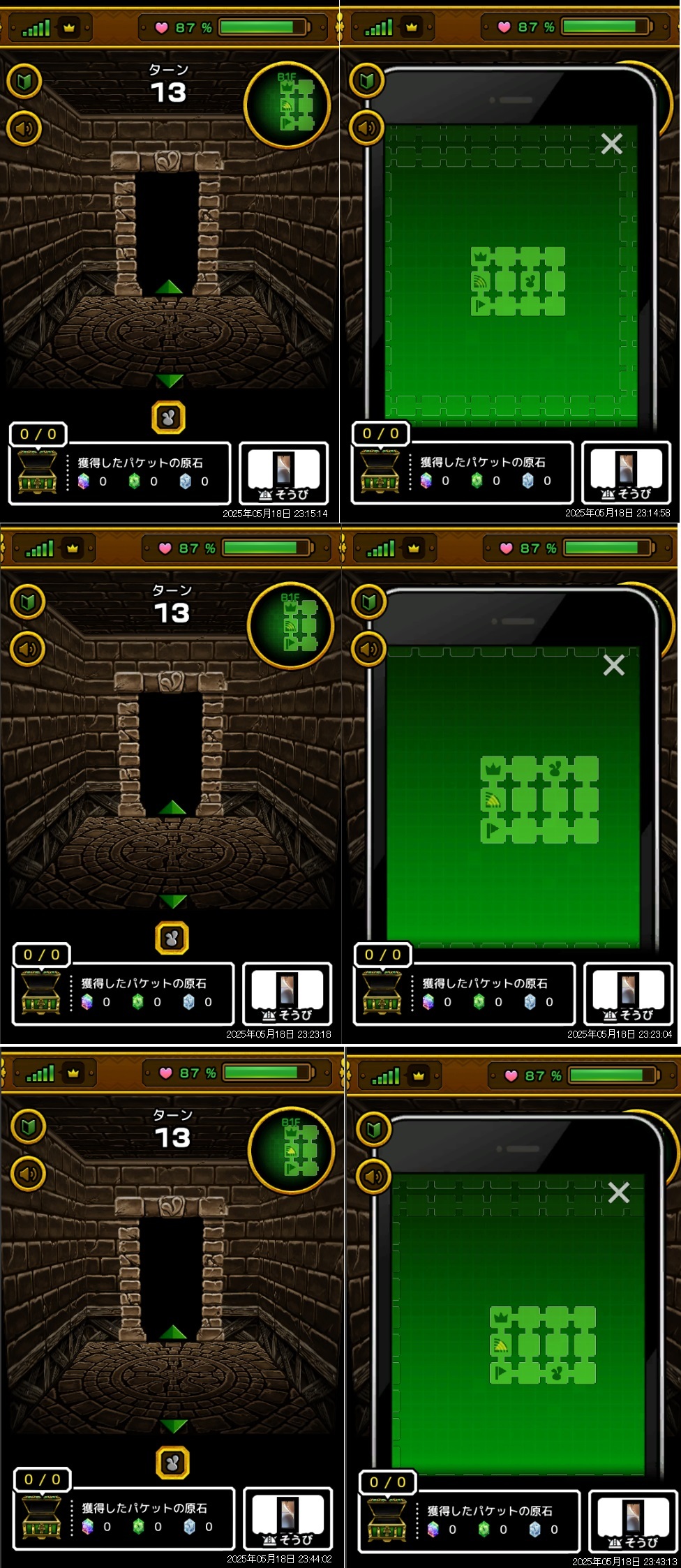Viewport: 681px width, 1568px height.
Task: Toggle the sound speaker in the 23:44:02 screenshot
Action: (29, 1174)
